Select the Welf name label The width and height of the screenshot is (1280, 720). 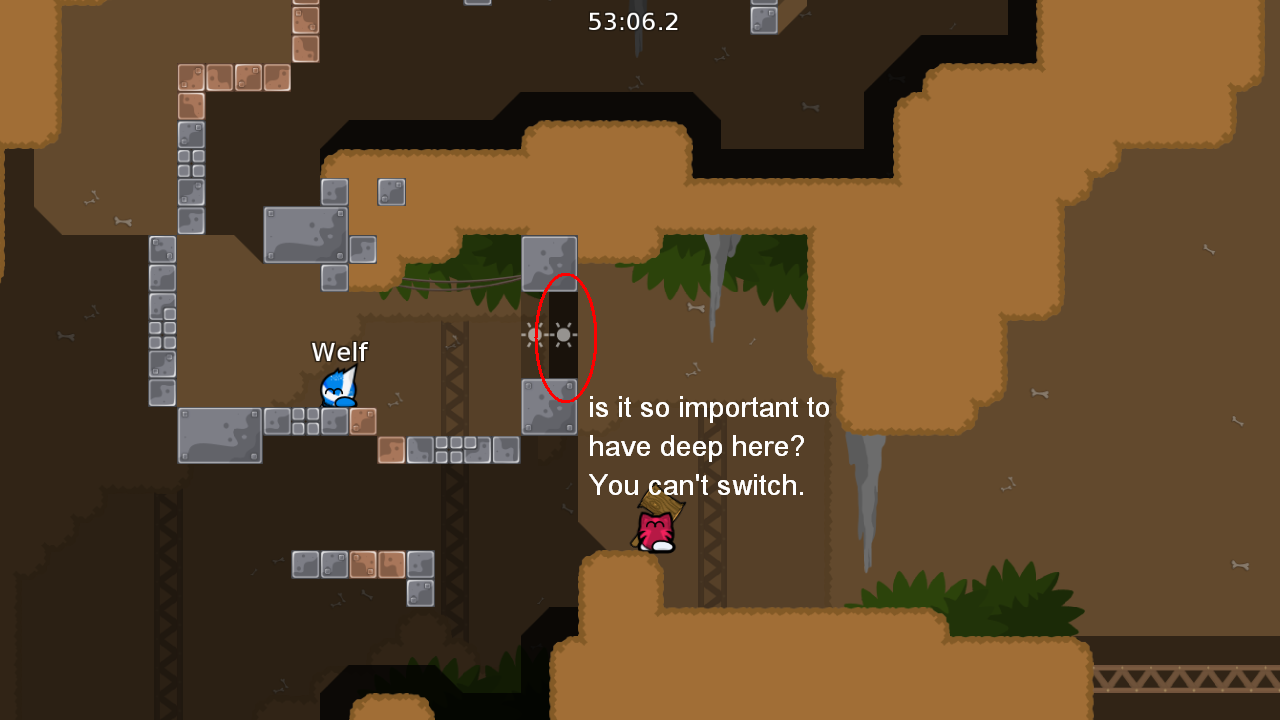(x=340, y=352)
